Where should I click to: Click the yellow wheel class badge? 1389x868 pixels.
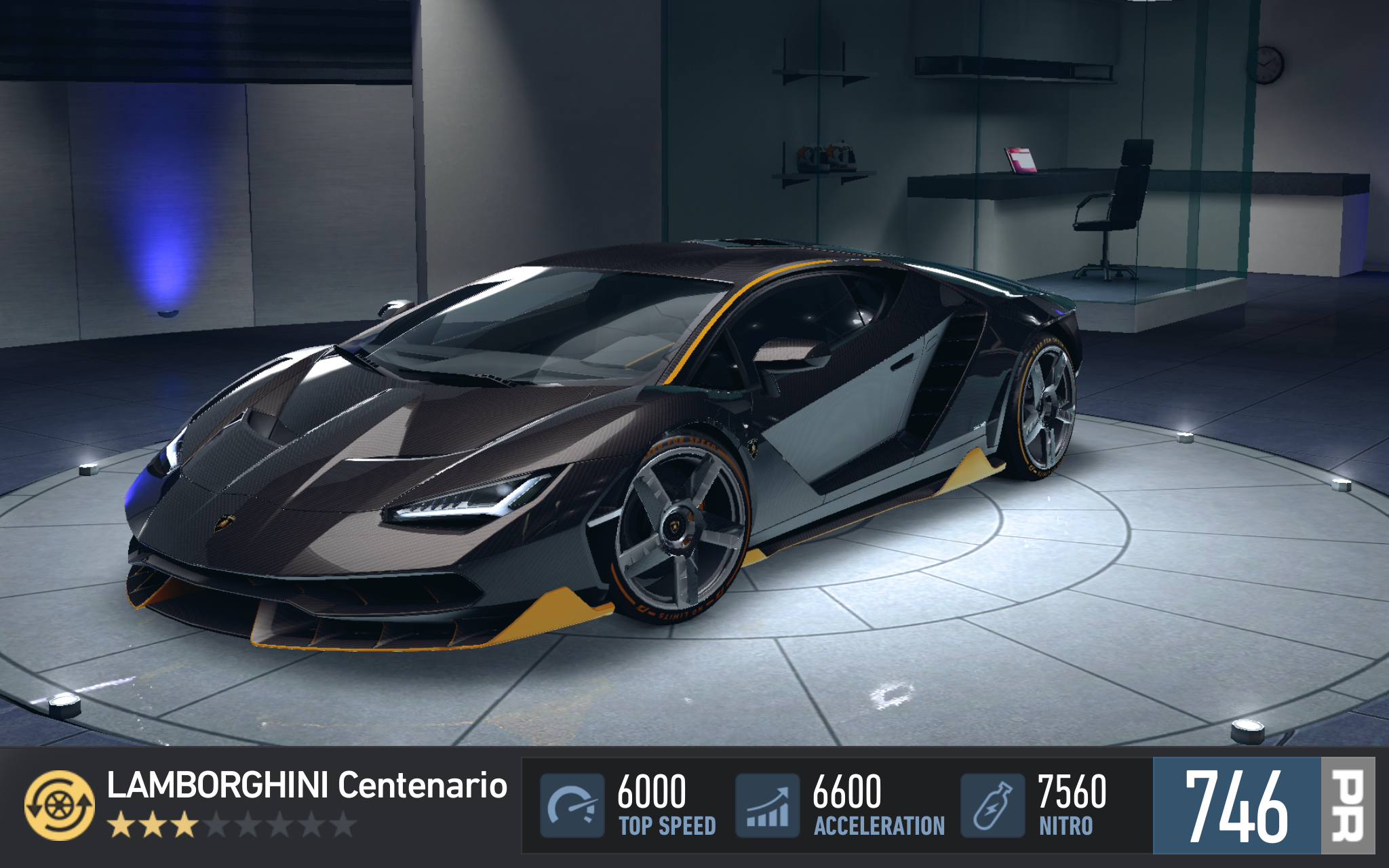point(60,806)
